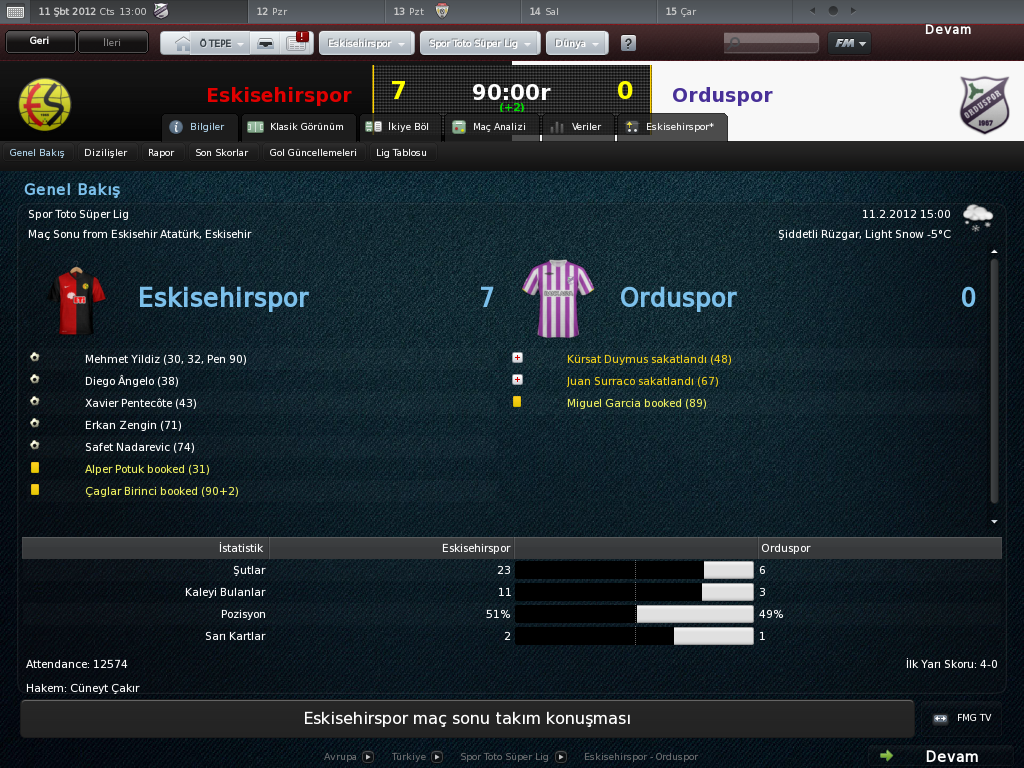Open the Dünya dropdown menu
This screenshot has height=768, width=1024.
tap(577, 45)
